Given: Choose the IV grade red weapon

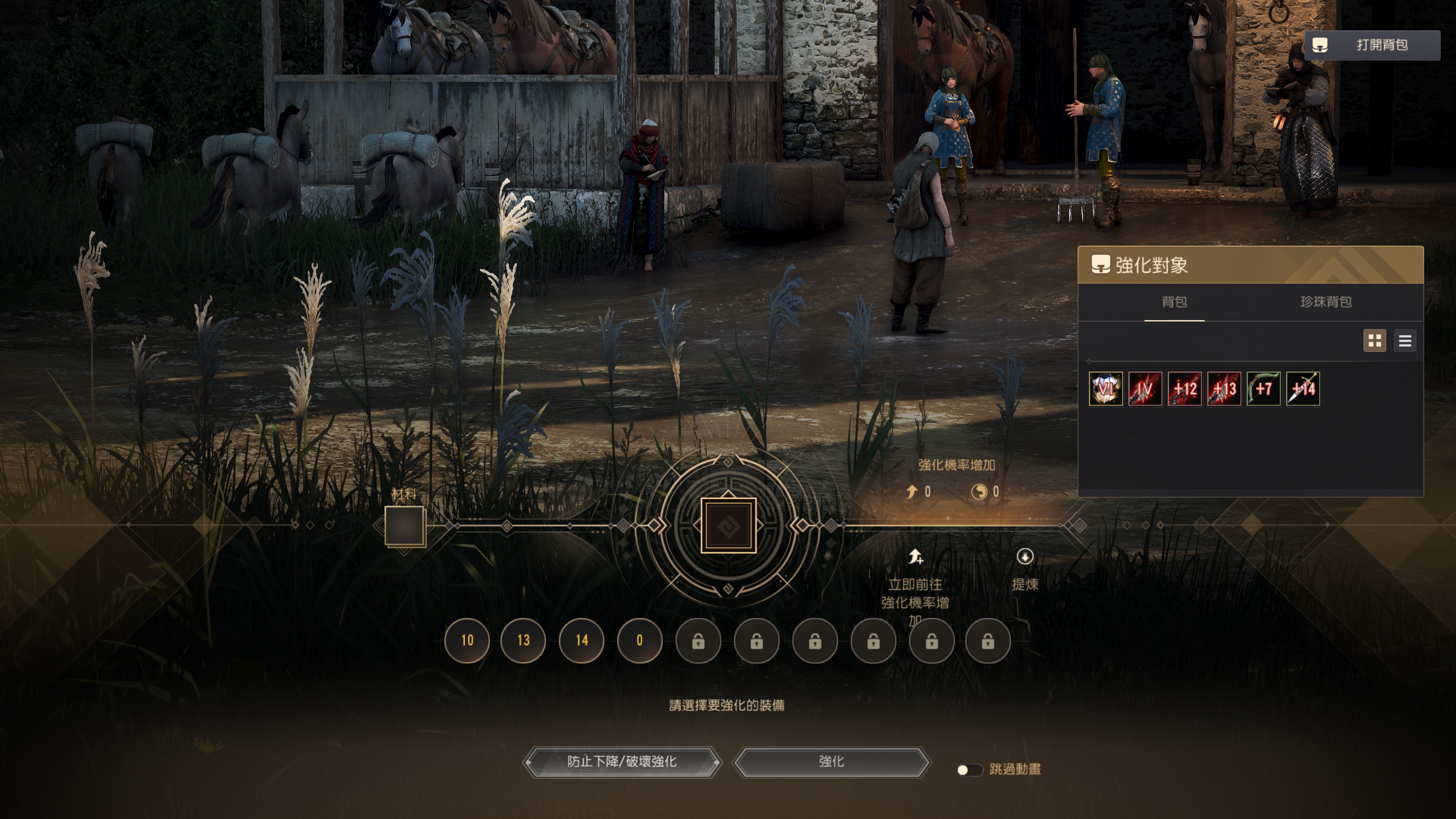Looking at the screenshot, I should pyautogui.click(x=1145, y=389).
